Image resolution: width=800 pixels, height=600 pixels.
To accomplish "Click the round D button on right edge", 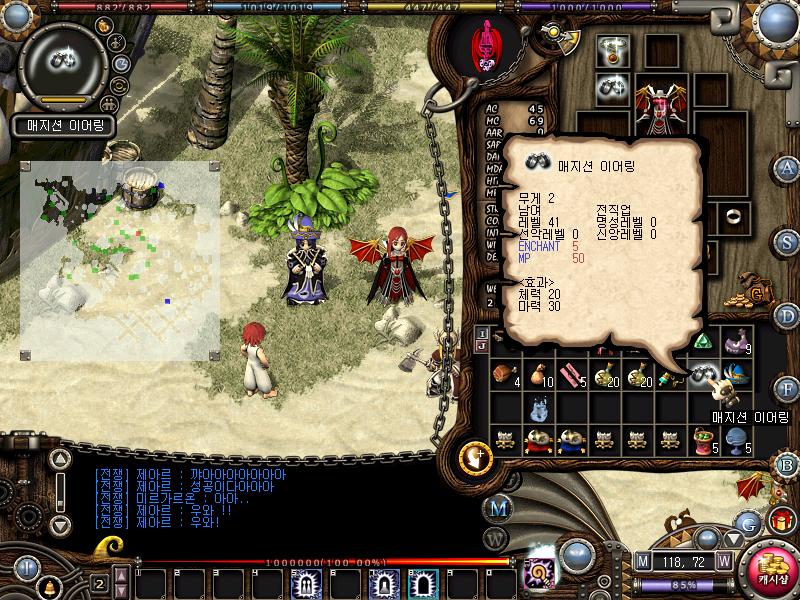I will click(787, 316).
